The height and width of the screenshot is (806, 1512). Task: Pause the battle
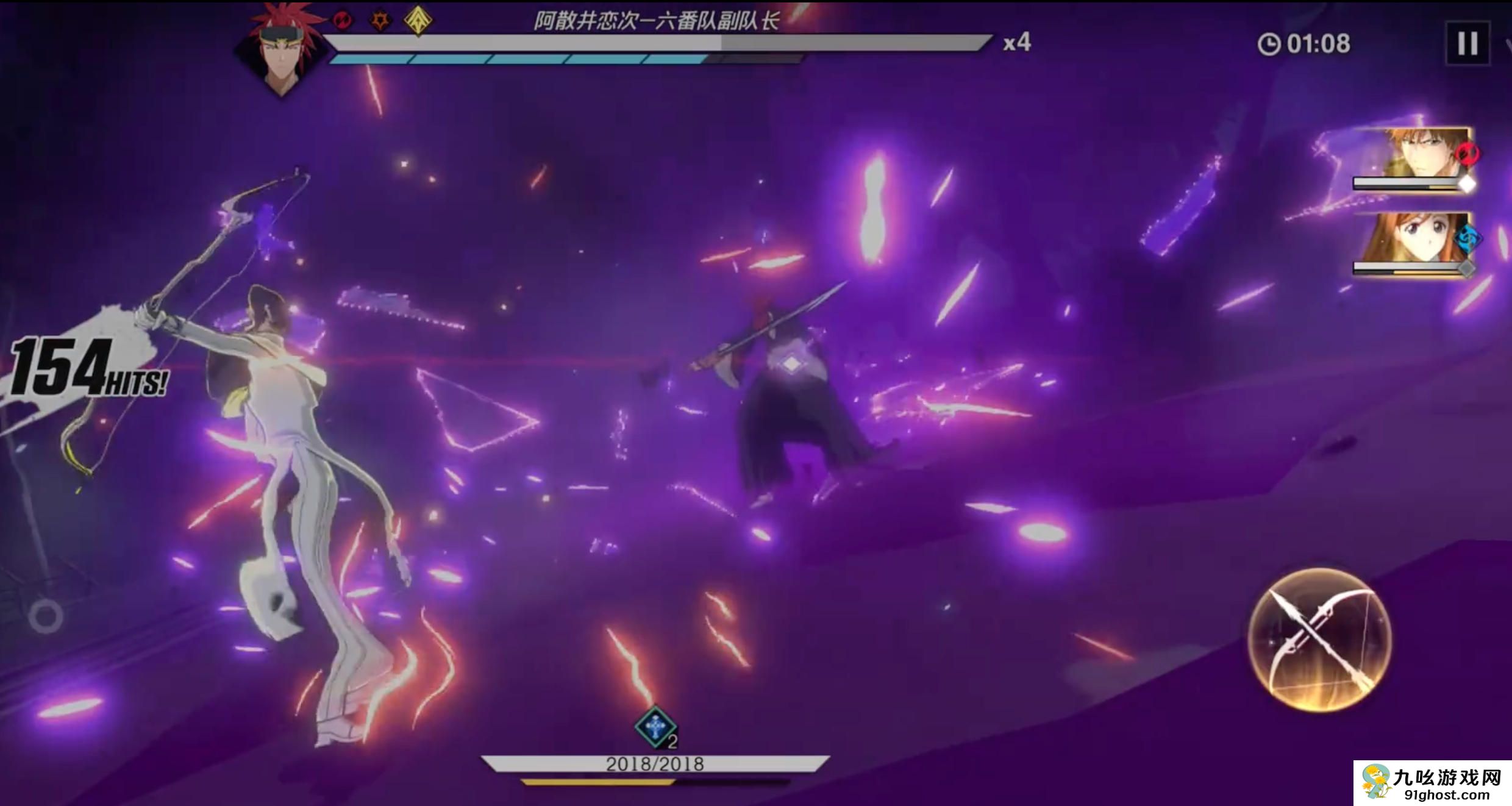(1467, 43)
